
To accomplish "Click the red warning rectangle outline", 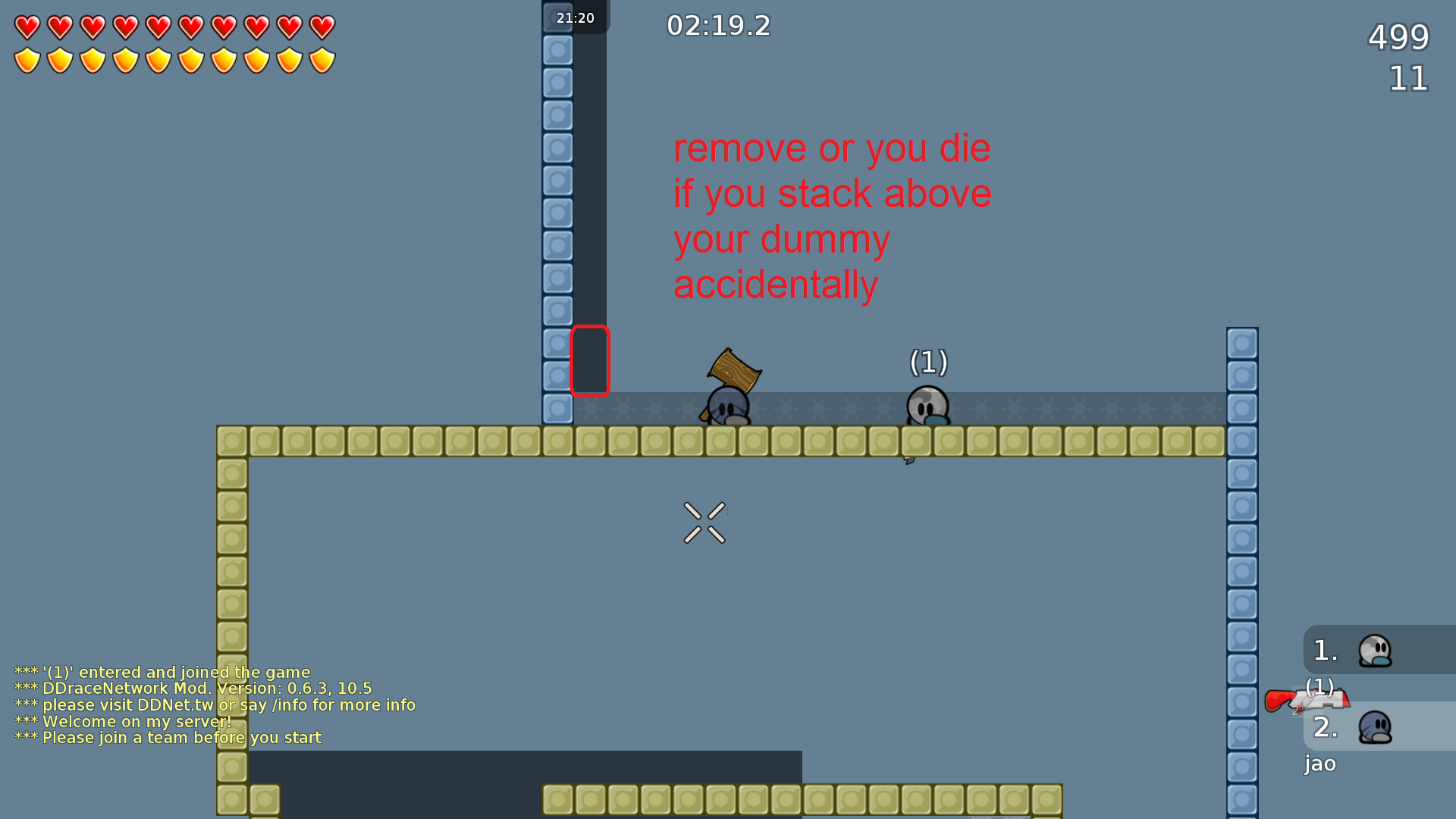I will click(591, 362).
